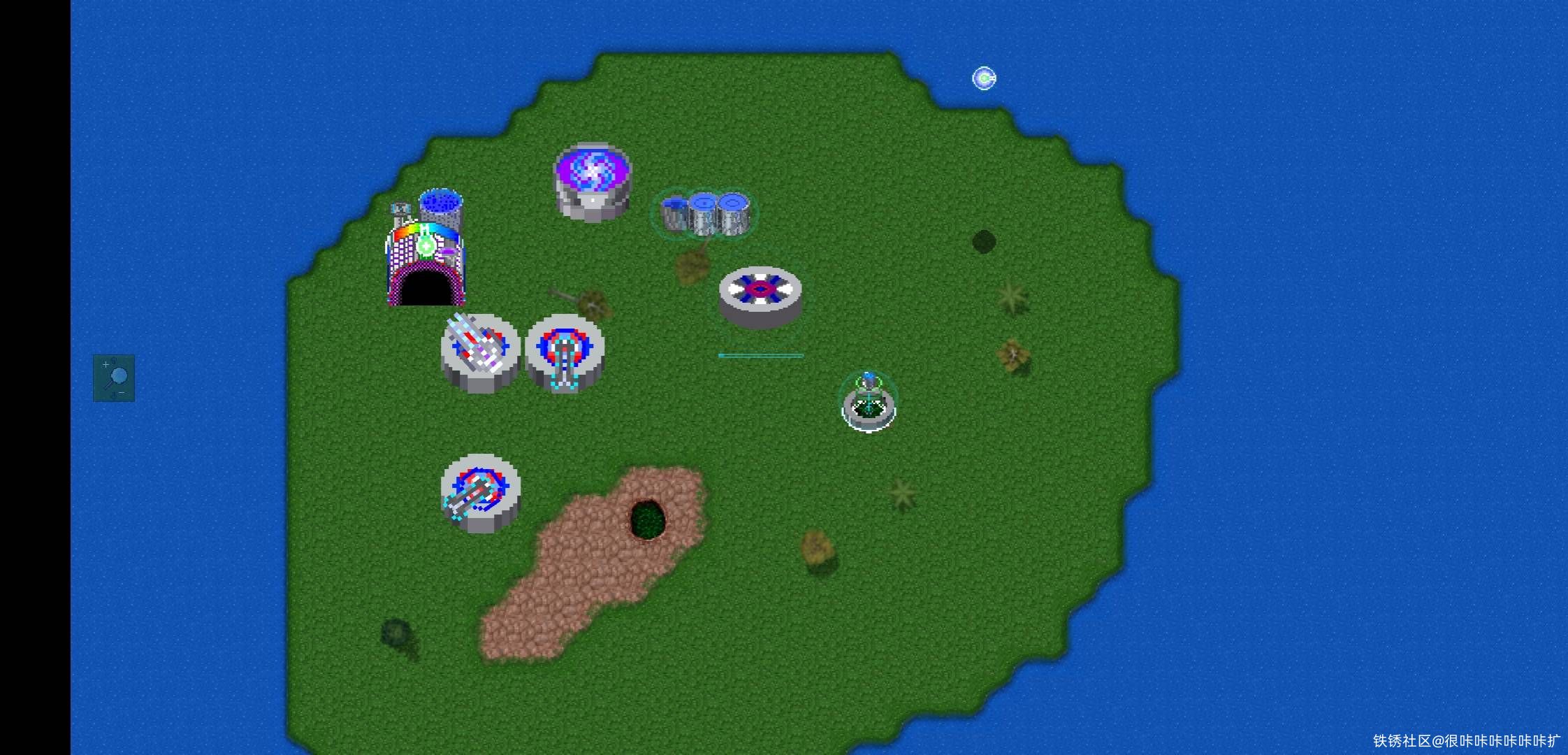Click the small radar dish atop the hangar

coord(400,208)
